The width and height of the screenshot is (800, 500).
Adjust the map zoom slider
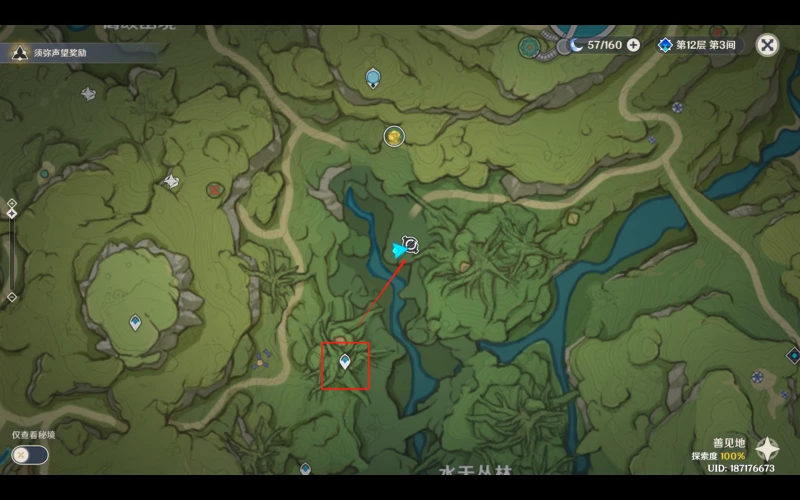[11, 250]
